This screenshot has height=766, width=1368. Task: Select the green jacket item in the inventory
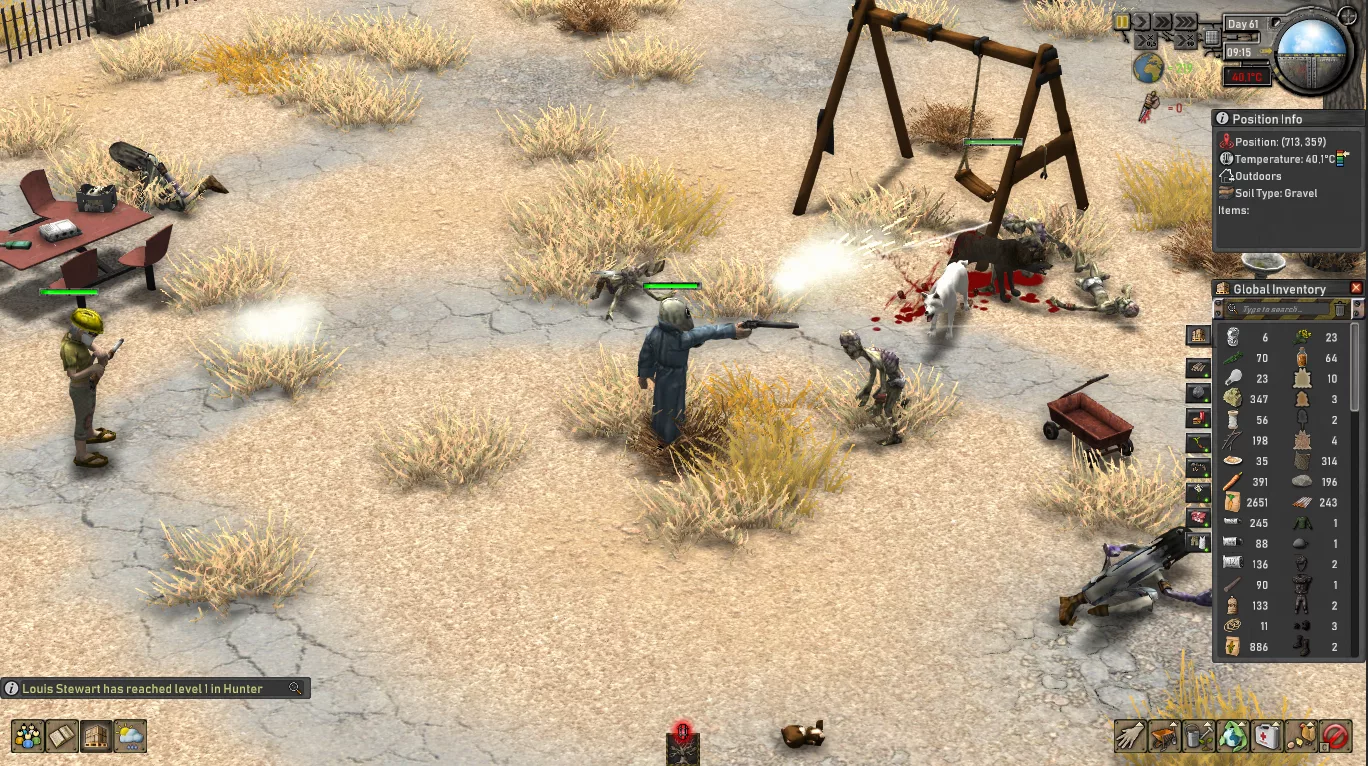pos(1300,523)
